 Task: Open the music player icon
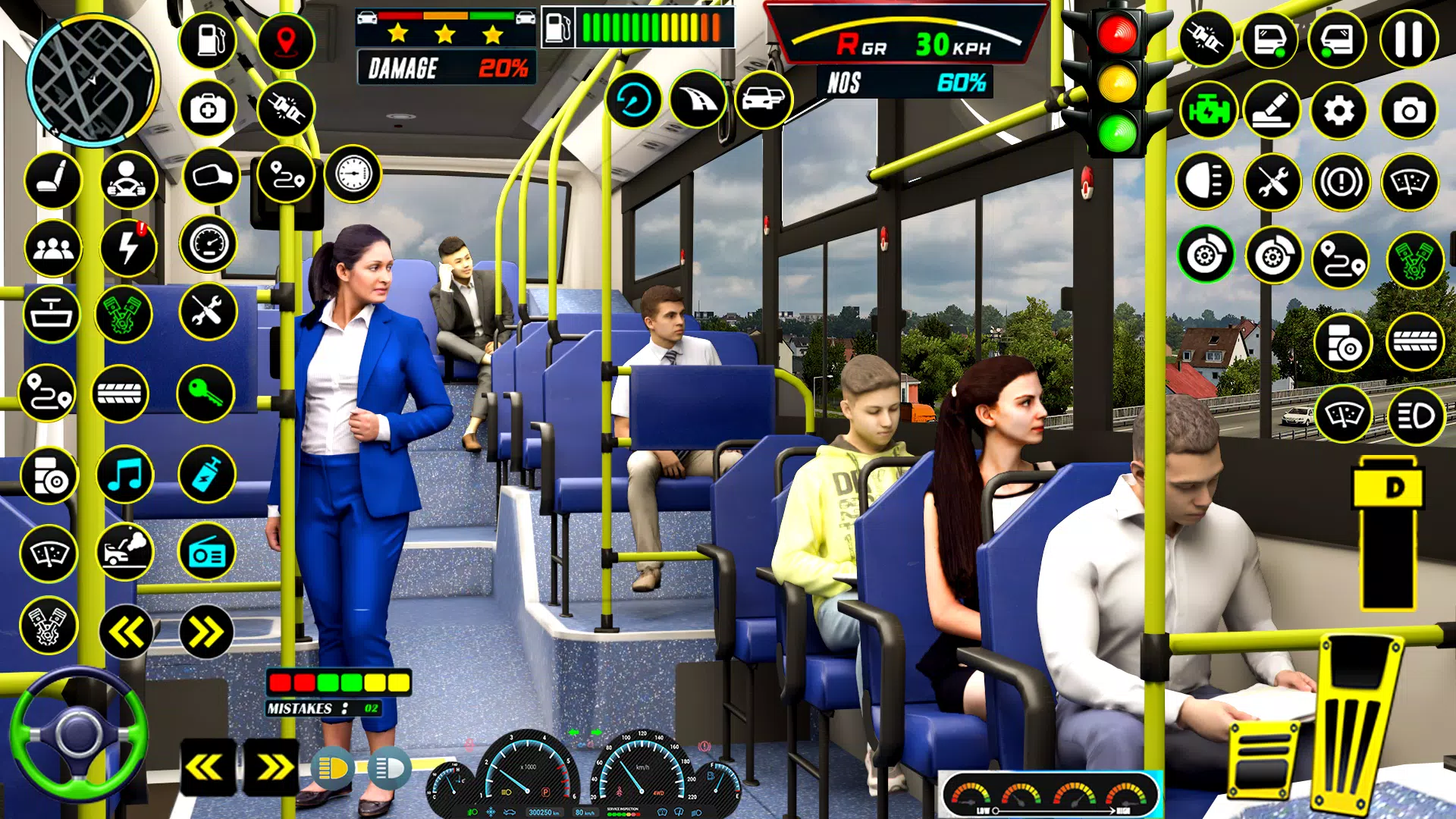[x=126, y=475]
